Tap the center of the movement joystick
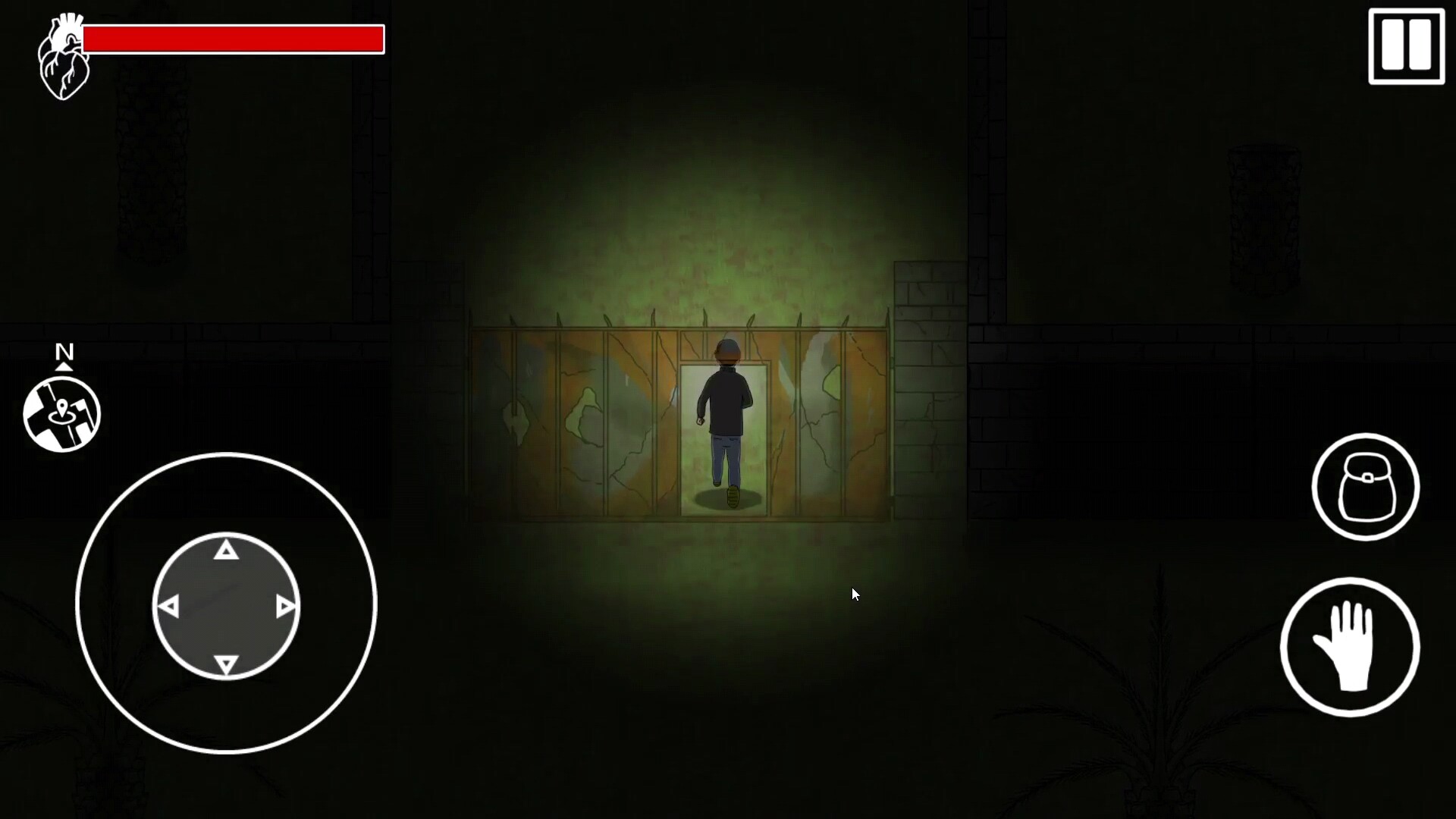 pyautogui.click(x=225, y=607)
